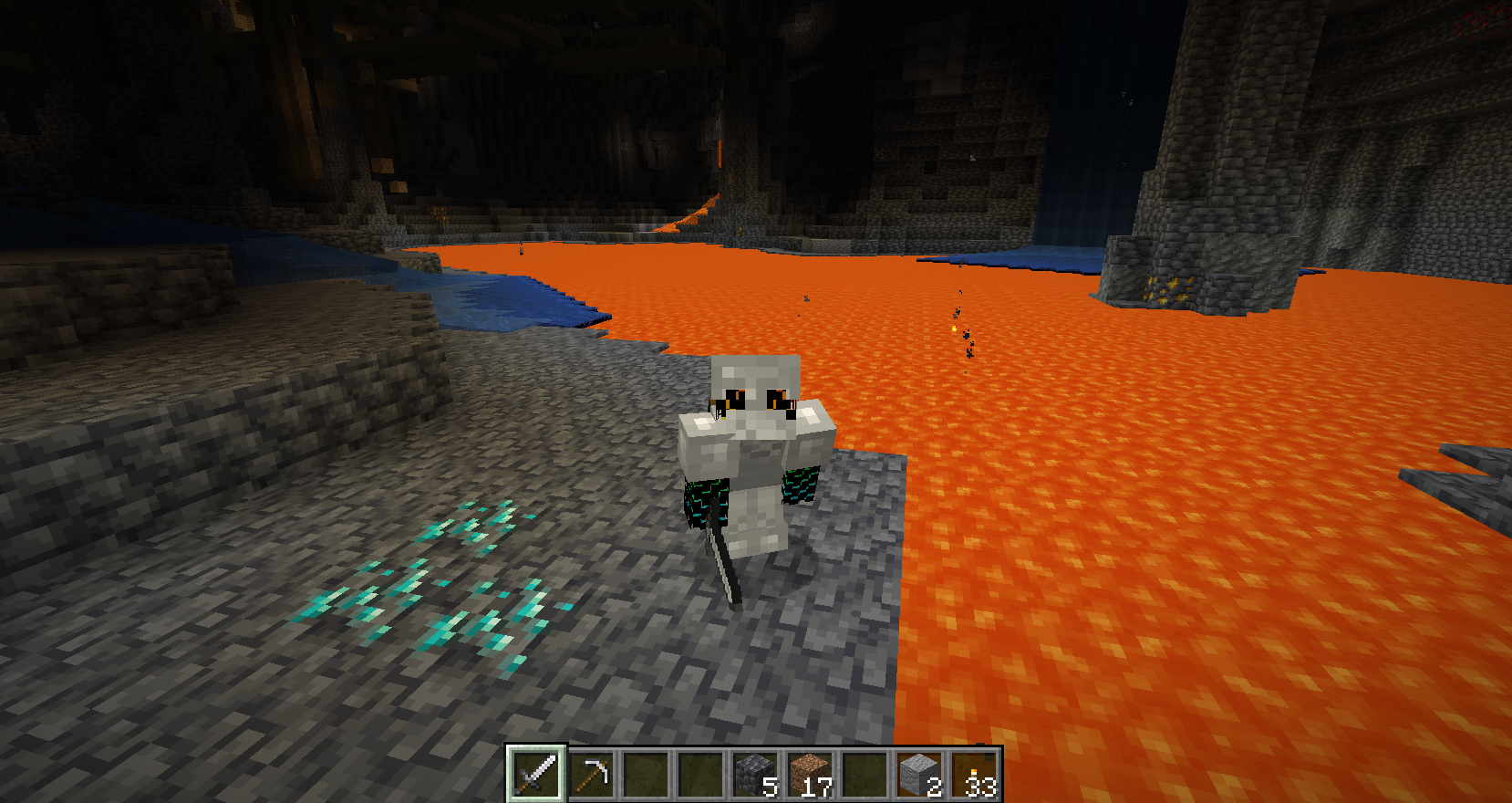Choose the cobbled deepslate stack of 5
The height and width of the screenshot is (803, 1512).
tap(755, 774)
